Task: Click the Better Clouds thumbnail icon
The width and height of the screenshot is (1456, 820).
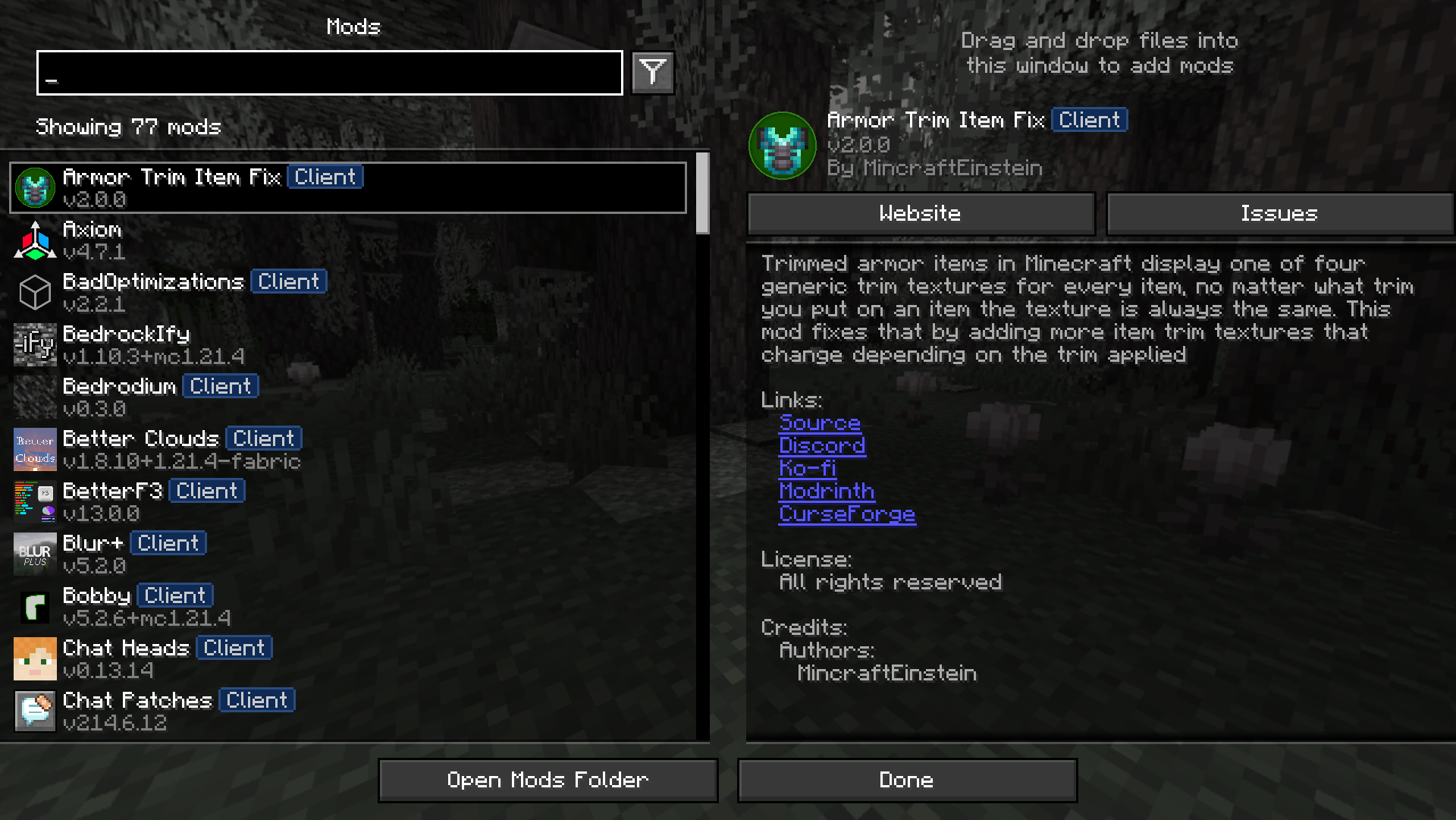Action: click(x=34, y=449)
